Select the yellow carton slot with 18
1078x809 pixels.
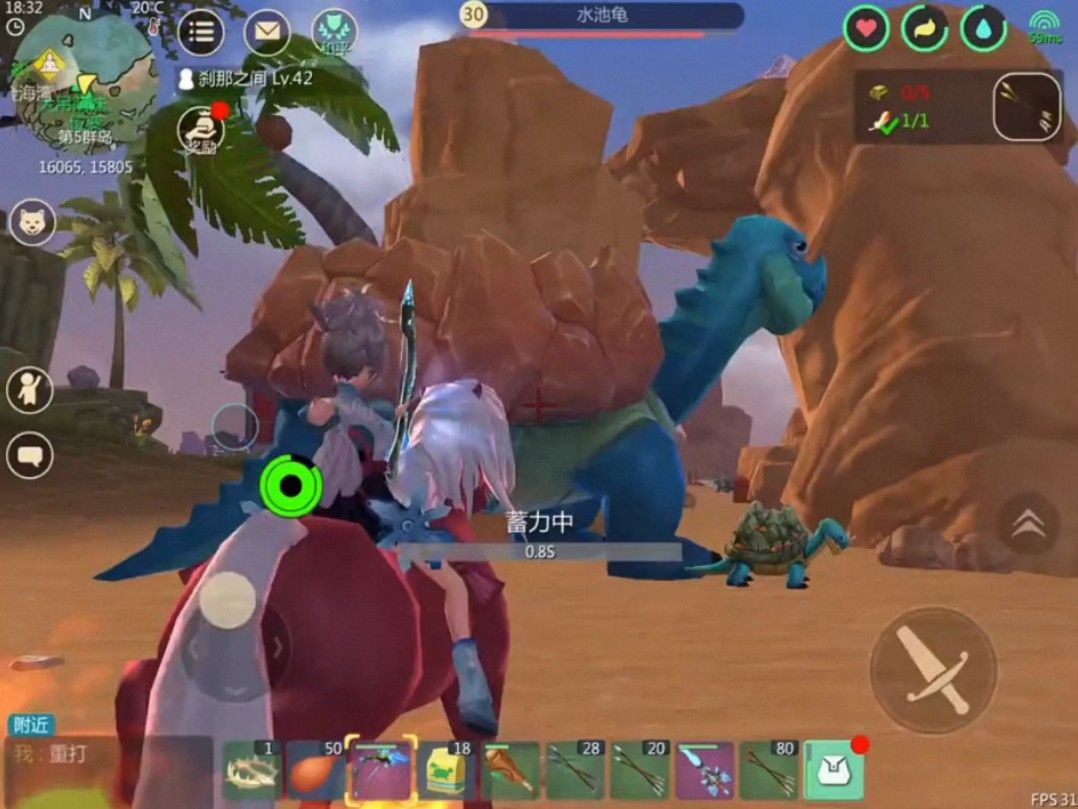[446, 770]
